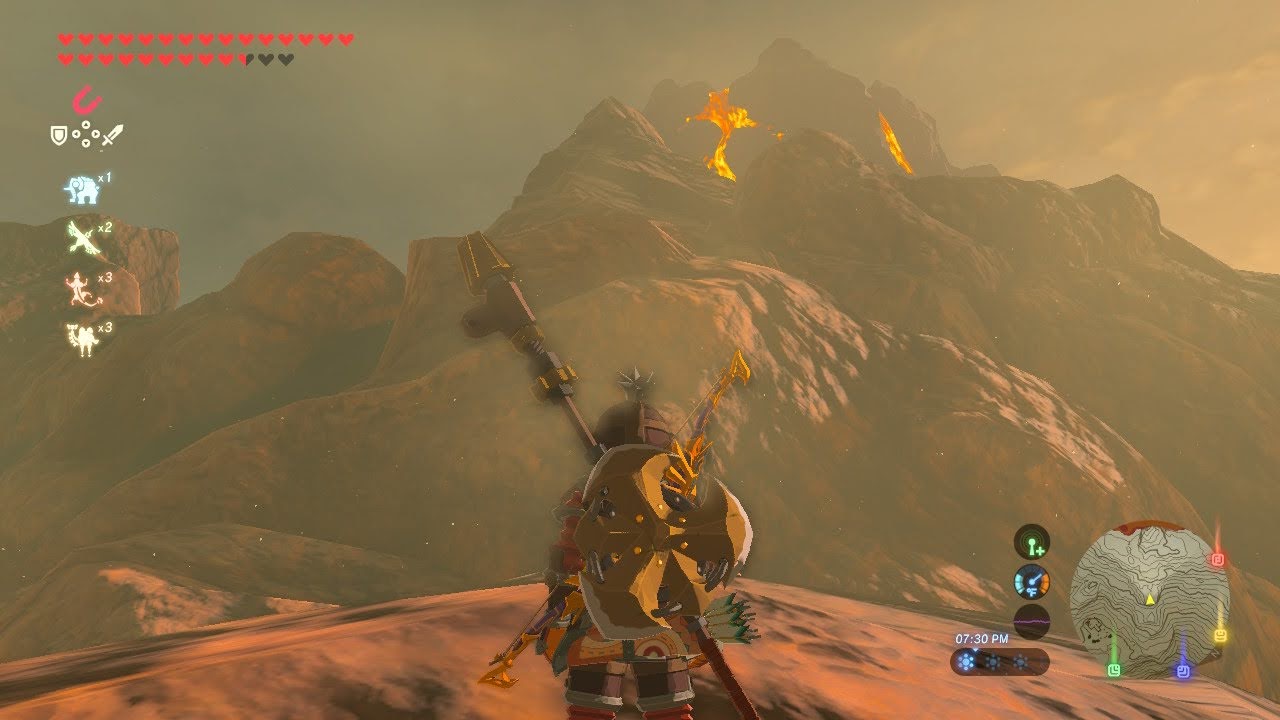
Task: Open the weather forecast bar
Action: click(999, 661)
